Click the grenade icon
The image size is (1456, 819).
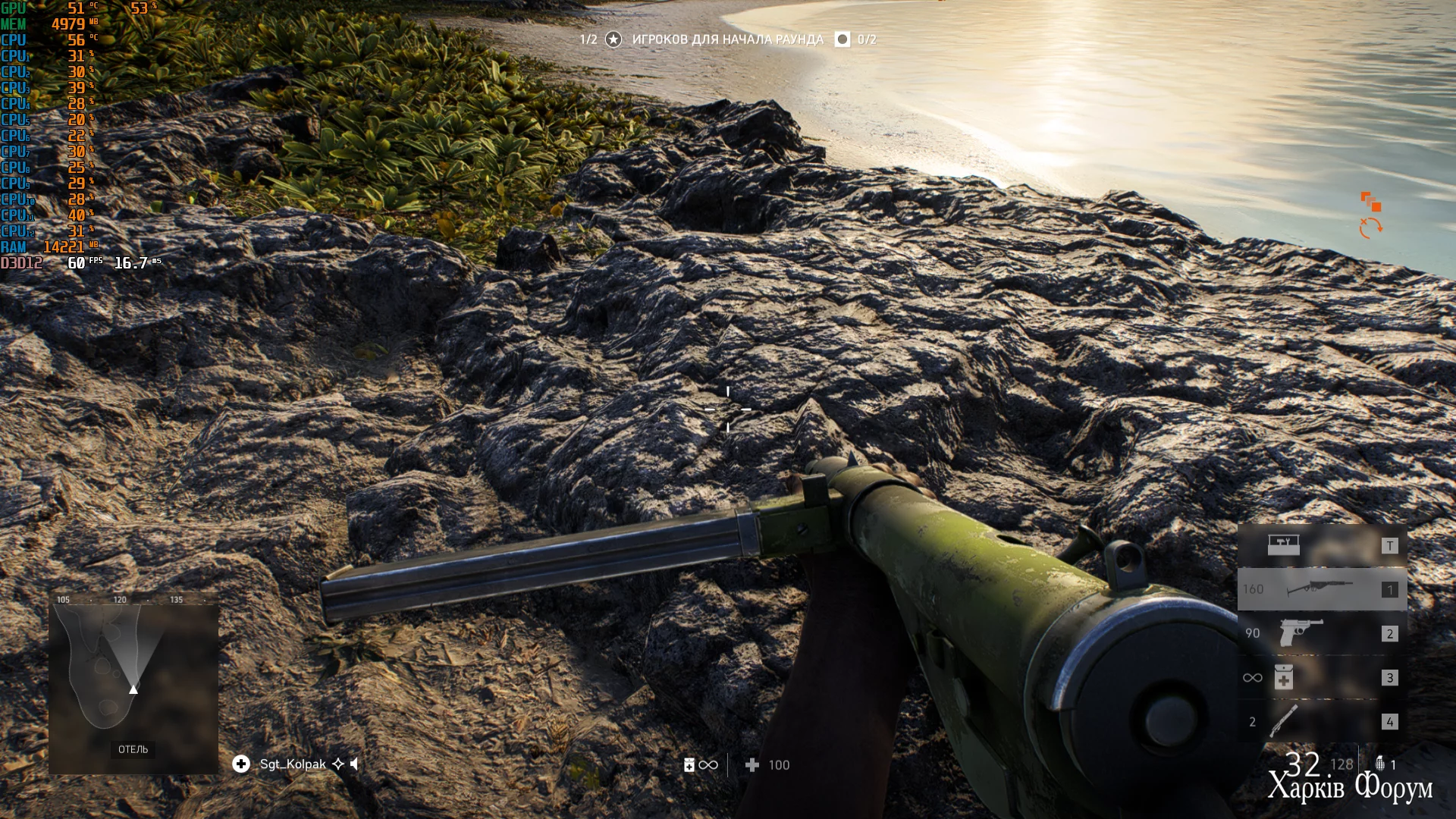tap(1380, 764)
